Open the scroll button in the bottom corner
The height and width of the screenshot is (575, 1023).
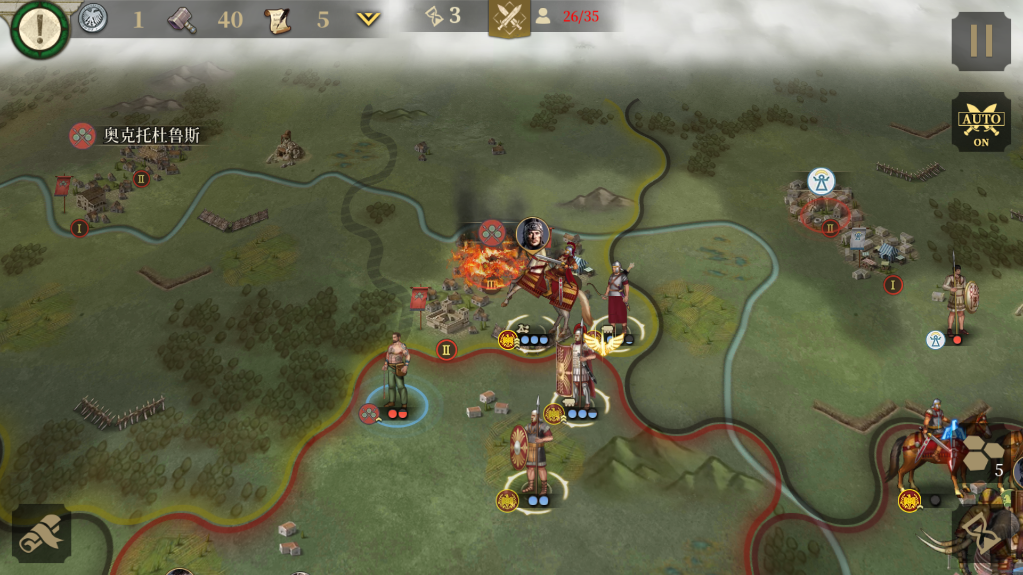click(x=41, y=533)
